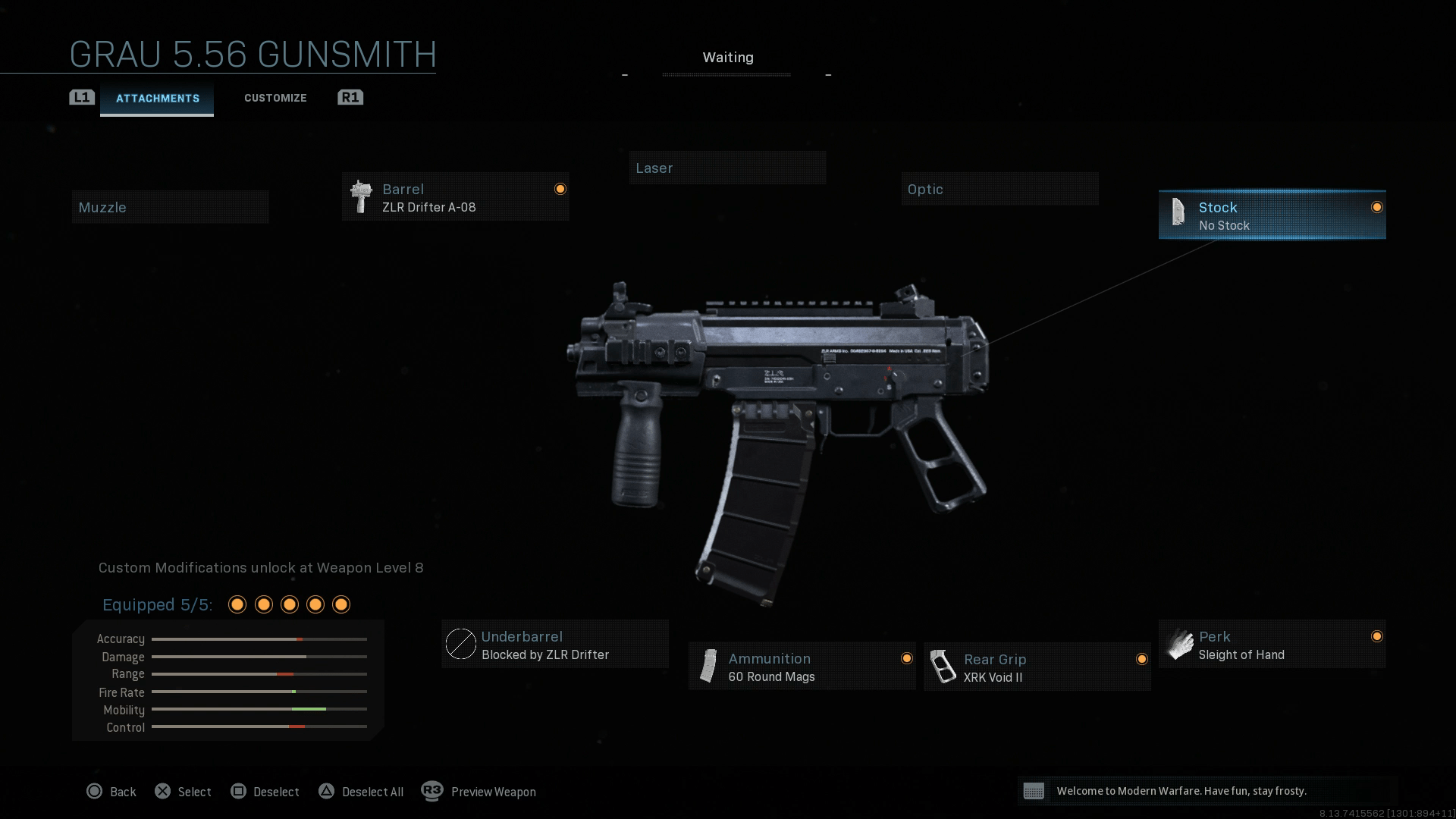Toggle the equipped indicator on the Barrel slot
Viewport: 1456px width, 819px height.
560,187
